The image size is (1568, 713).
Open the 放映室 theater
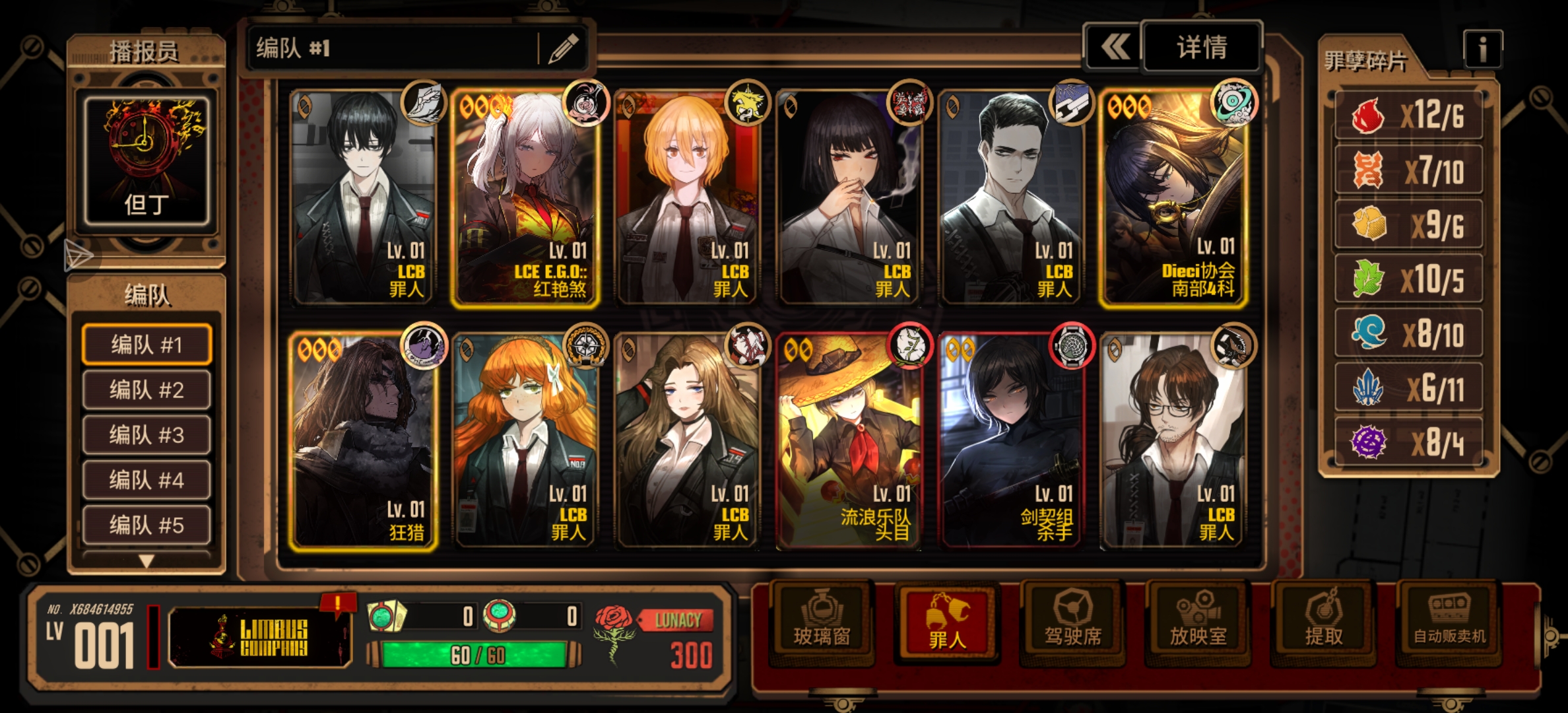pyautogui.click(x=1198, y=621)
